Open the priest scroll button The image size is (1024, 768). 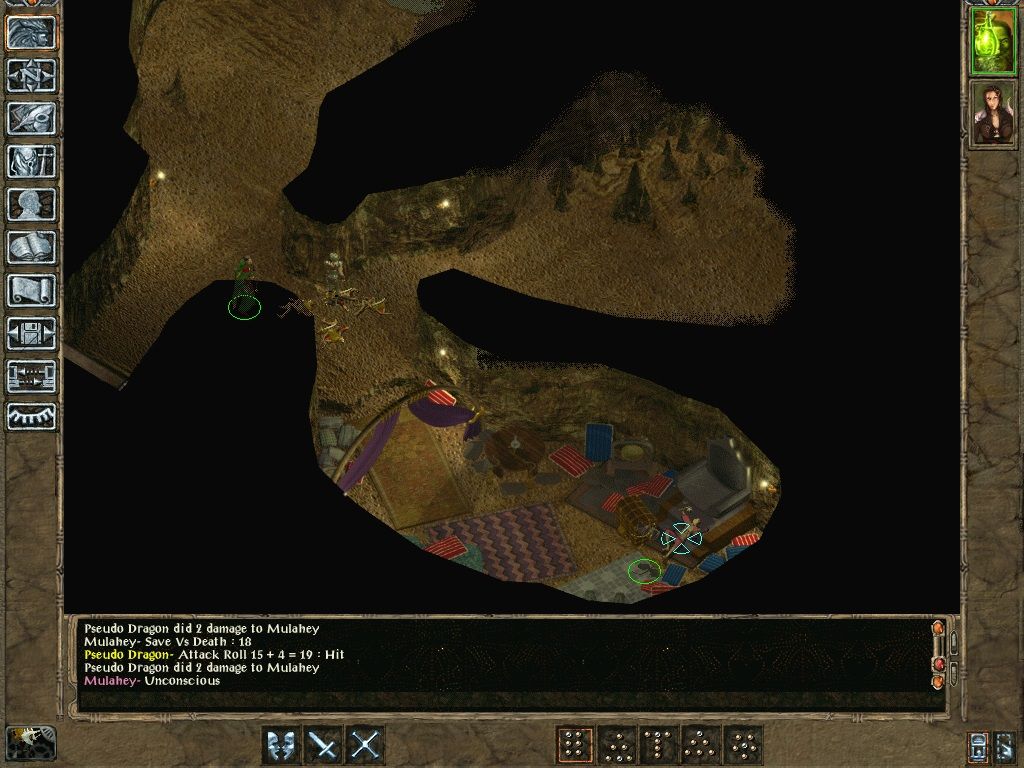point(31,290)
